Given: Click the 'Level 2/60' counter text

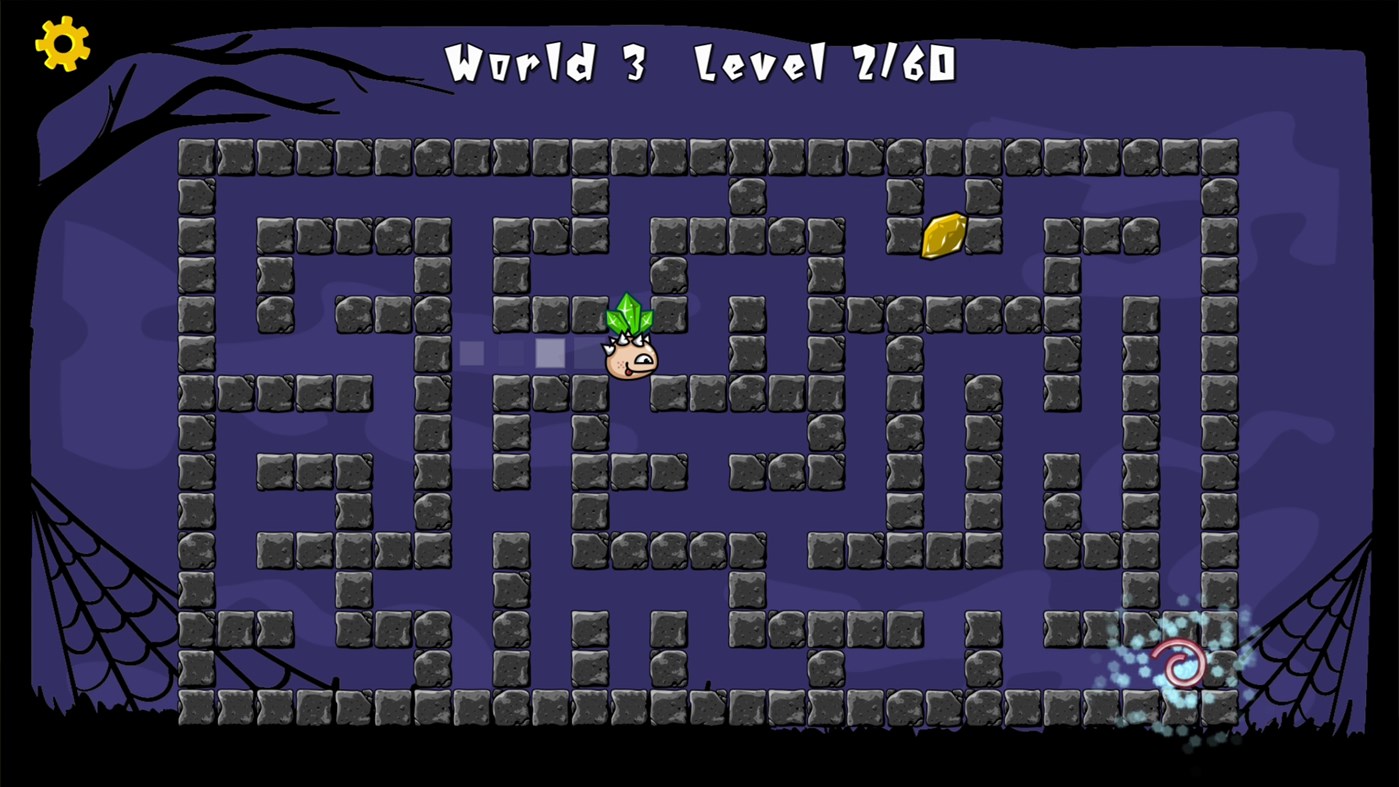Looking at the screenshot, I should 825,62.
